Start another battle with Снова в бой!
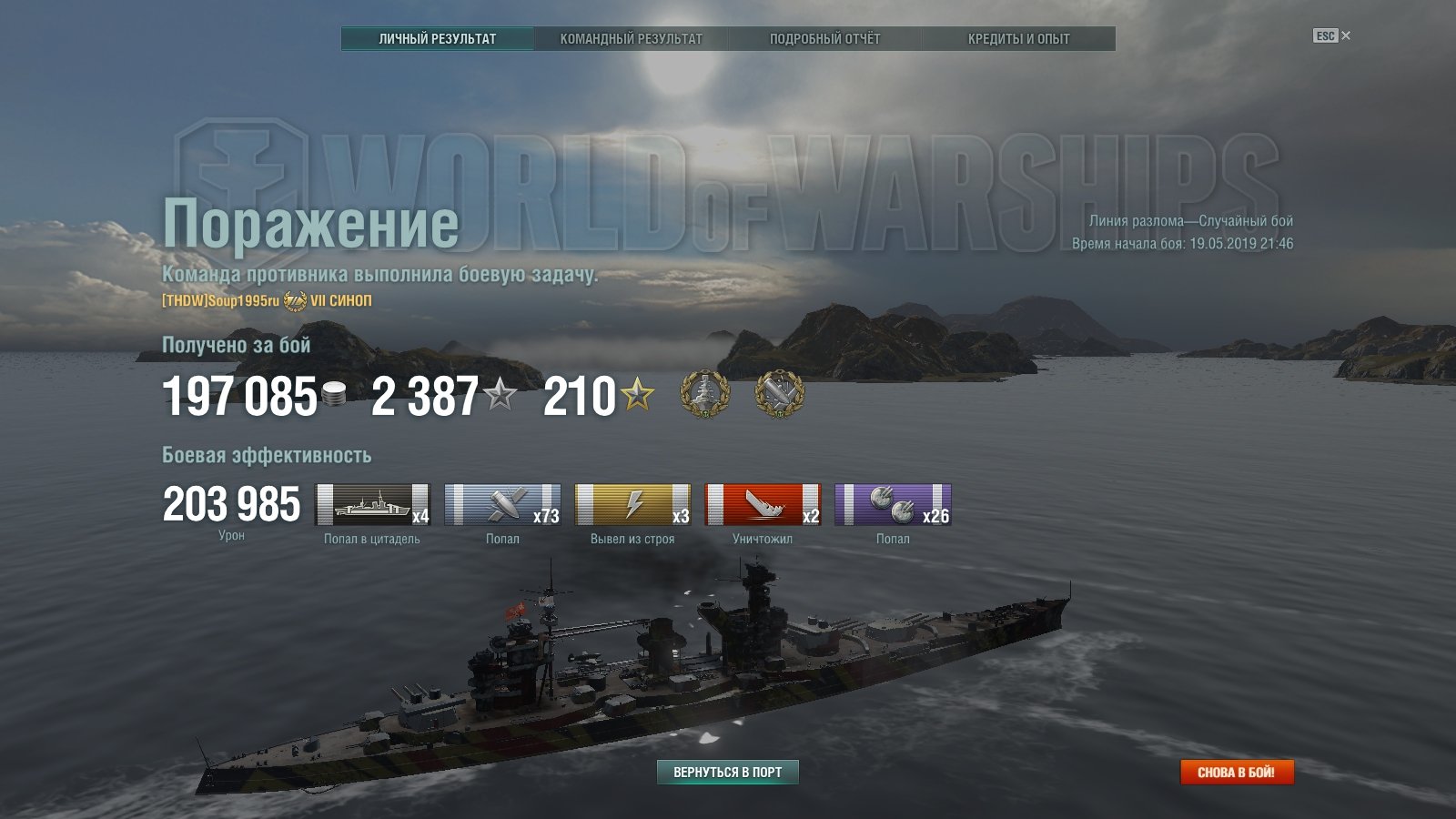Image resolution: width=1456 pixels, height=819 pixels. [1236, 772]
